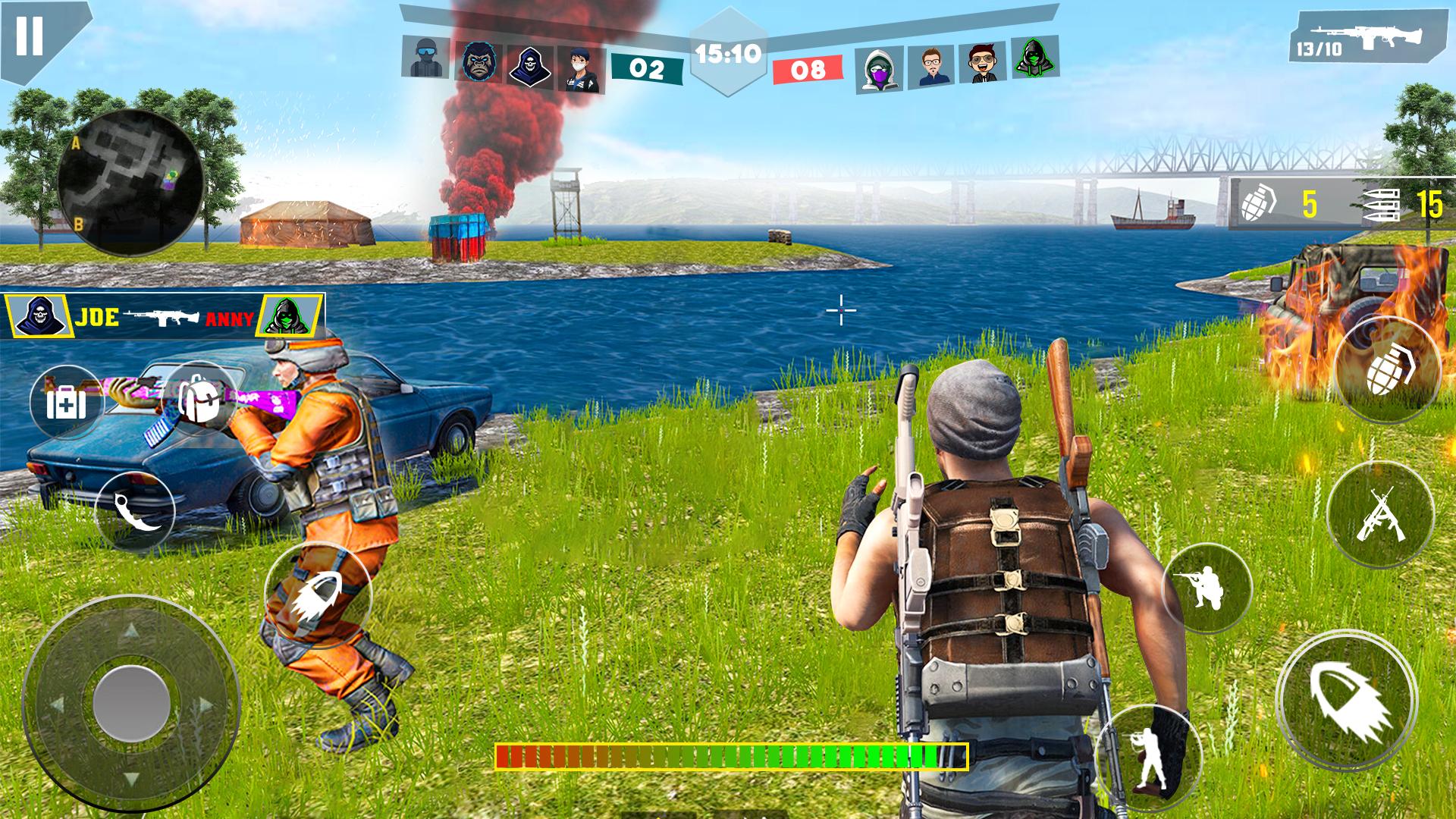Switch to the karambit knife
Image resolution: width=1456 pixels, height=819 pixels.
pyautogui.click(x=135, y=511)
